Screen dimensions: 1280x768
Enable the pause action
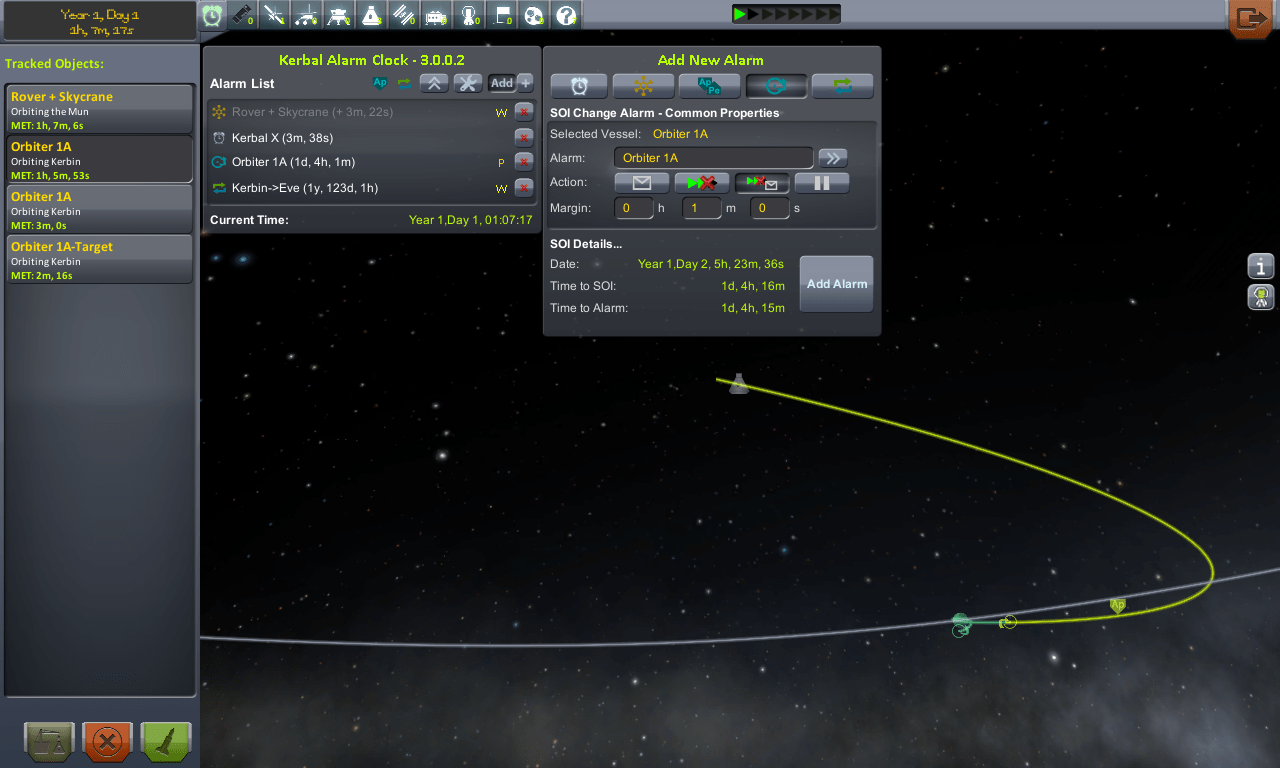click(821, 182)
